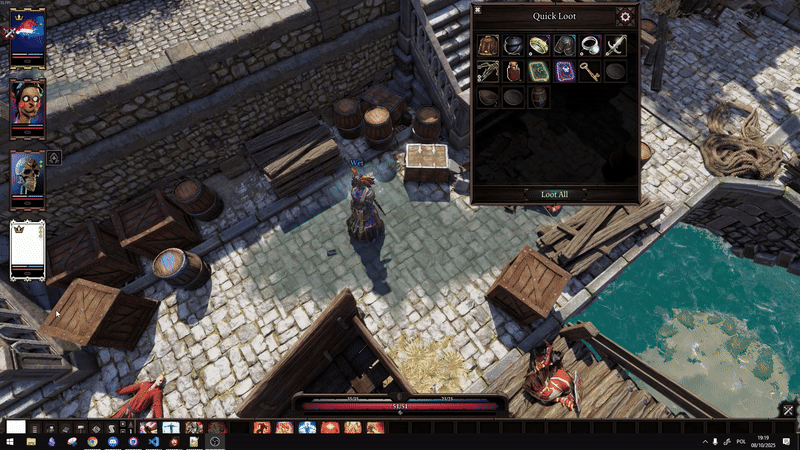
Task: Select the top party portrait with red hat
Action: pos(27,37)
